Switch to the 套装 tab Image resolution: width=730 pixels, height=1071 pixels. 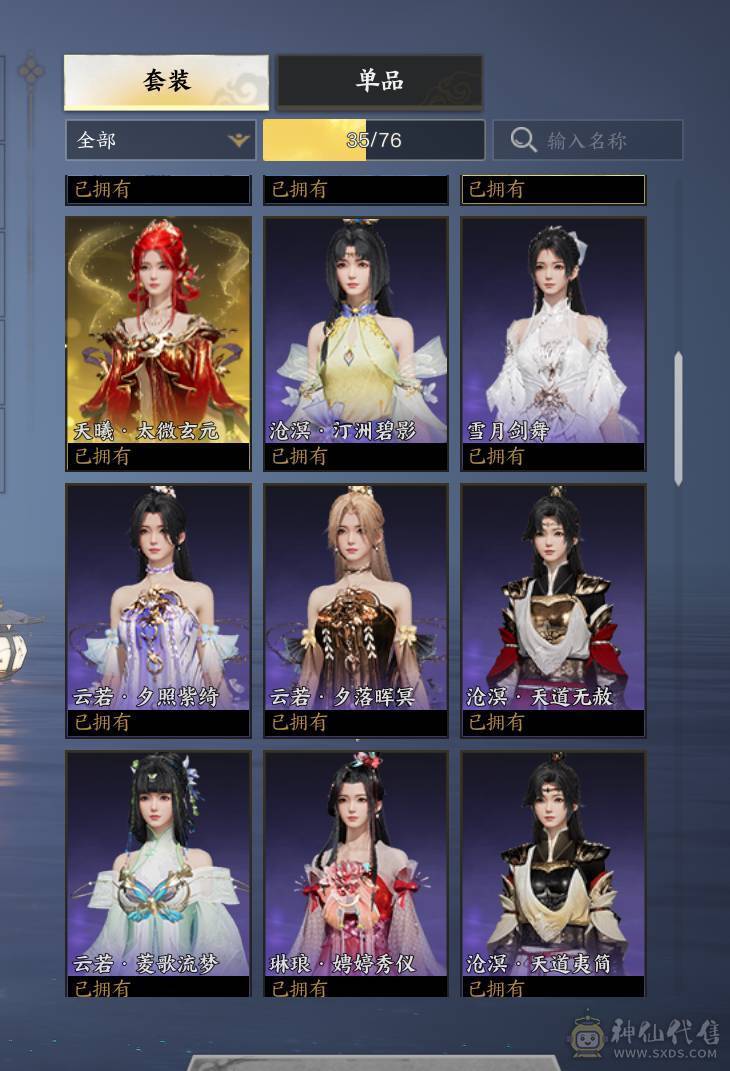[x=166, y=81]
